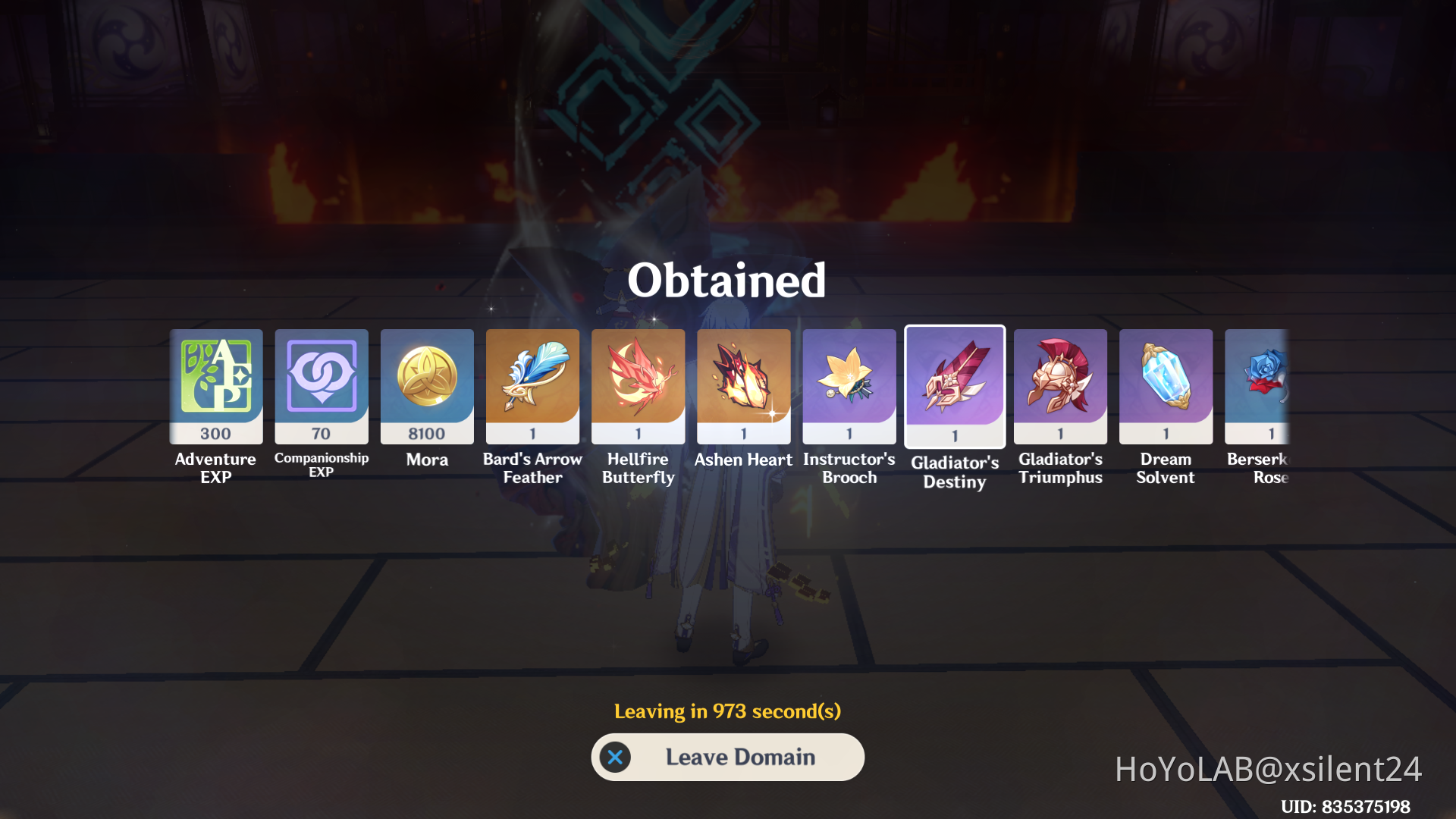Click the Gladiator's Destiny feather artifact
This screenshot has height=819, width=1456.
(x=954, y=383)
